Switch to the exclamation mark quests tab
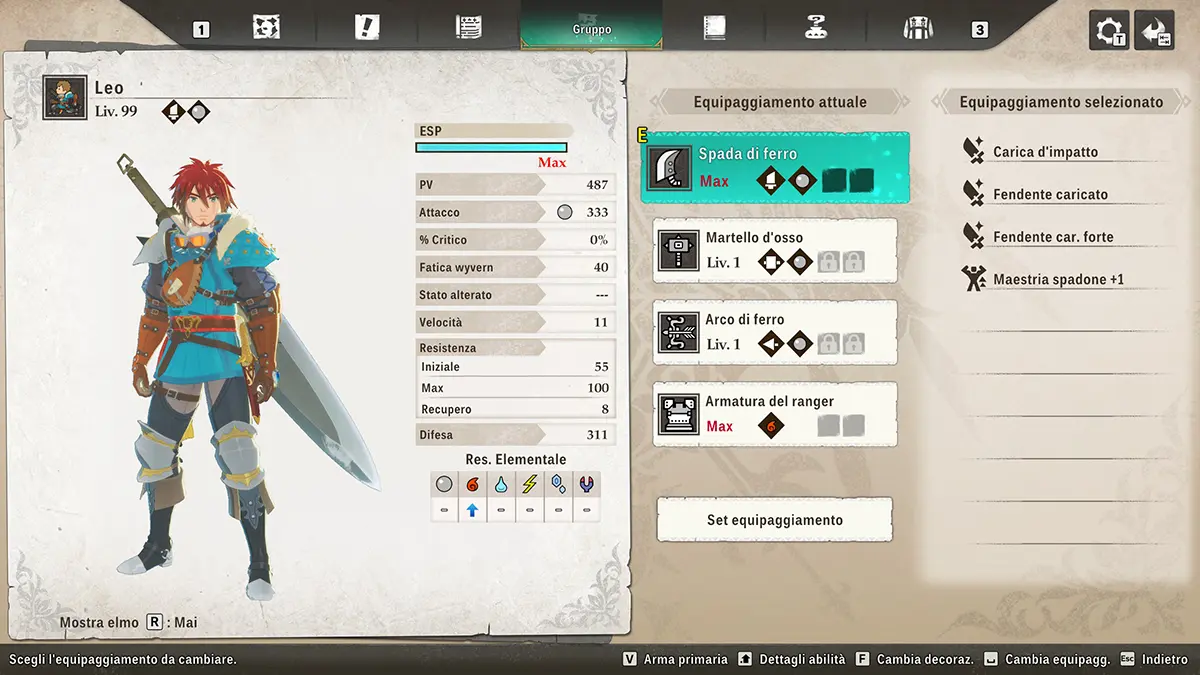The image size is (1200, 675). [367, 27]
